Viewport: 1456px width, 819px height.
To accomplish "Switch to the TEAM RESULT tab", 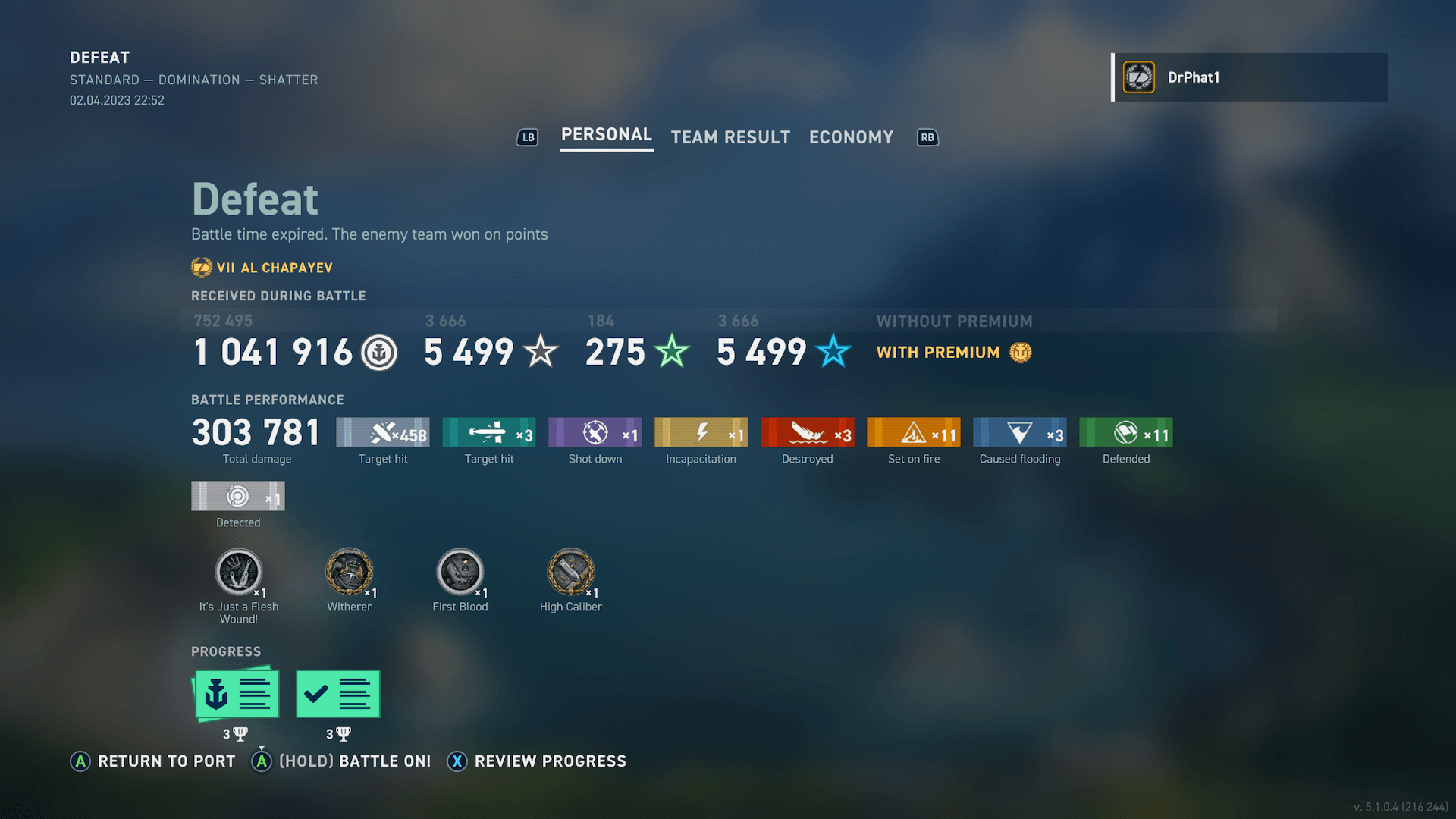I will click(730, 137).
